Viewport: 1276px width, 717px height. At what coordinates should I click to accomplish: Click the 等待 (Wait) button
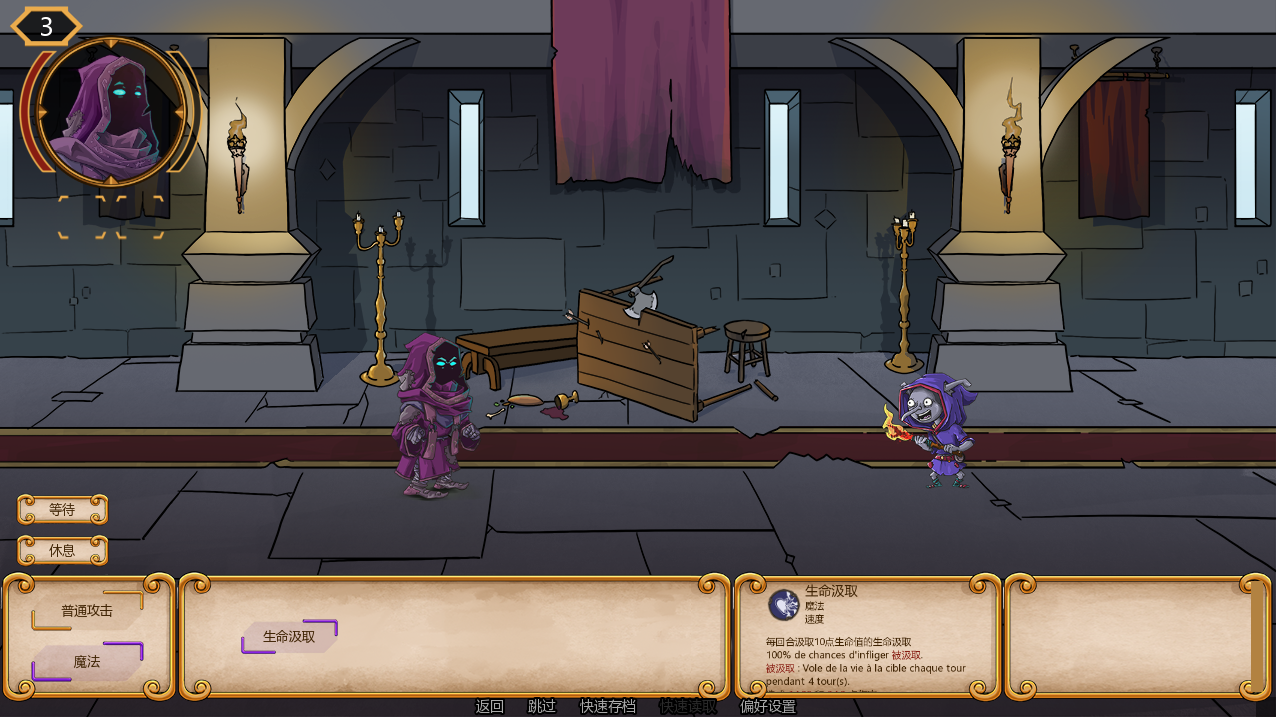62,510
